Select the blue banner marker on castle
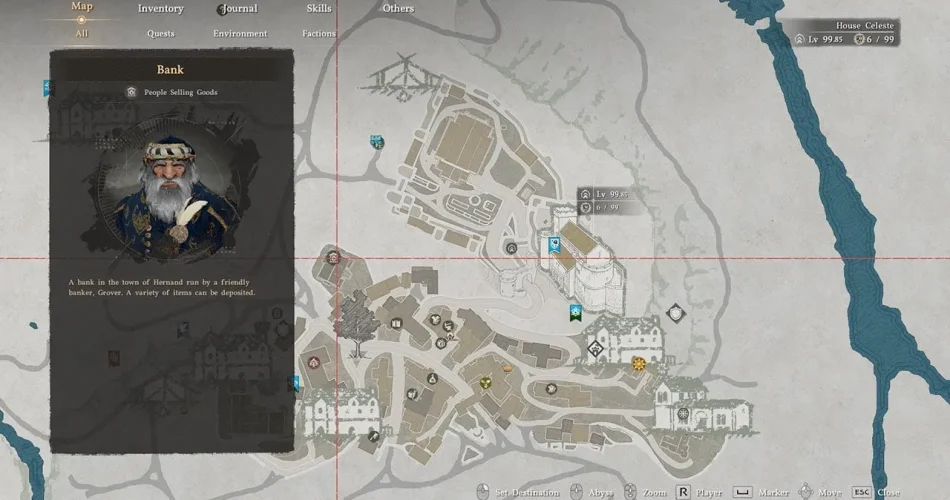This screenshot has width=950, height=500. [x=556, y=243]
